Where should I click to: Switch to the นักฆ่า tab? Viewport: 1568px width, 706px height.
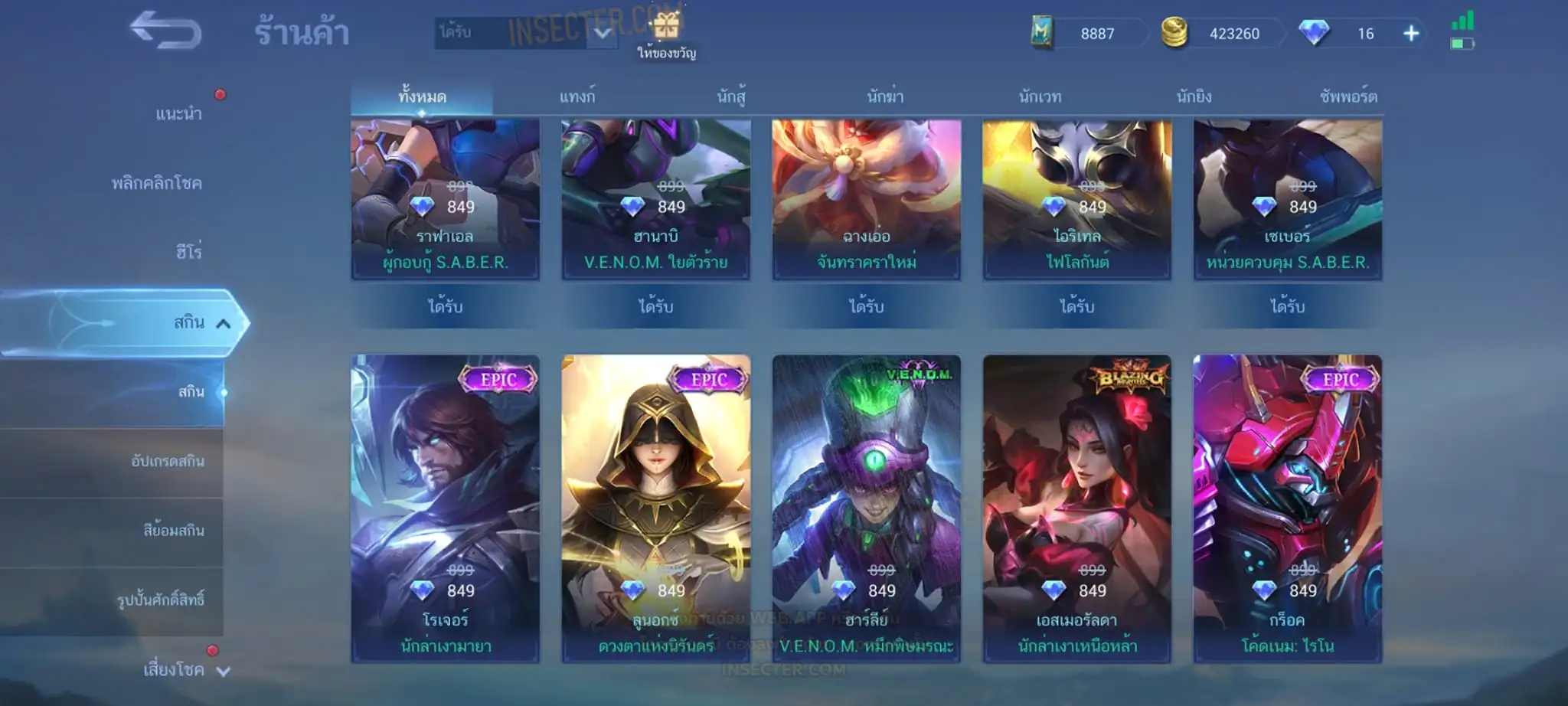tap(885, 97)
